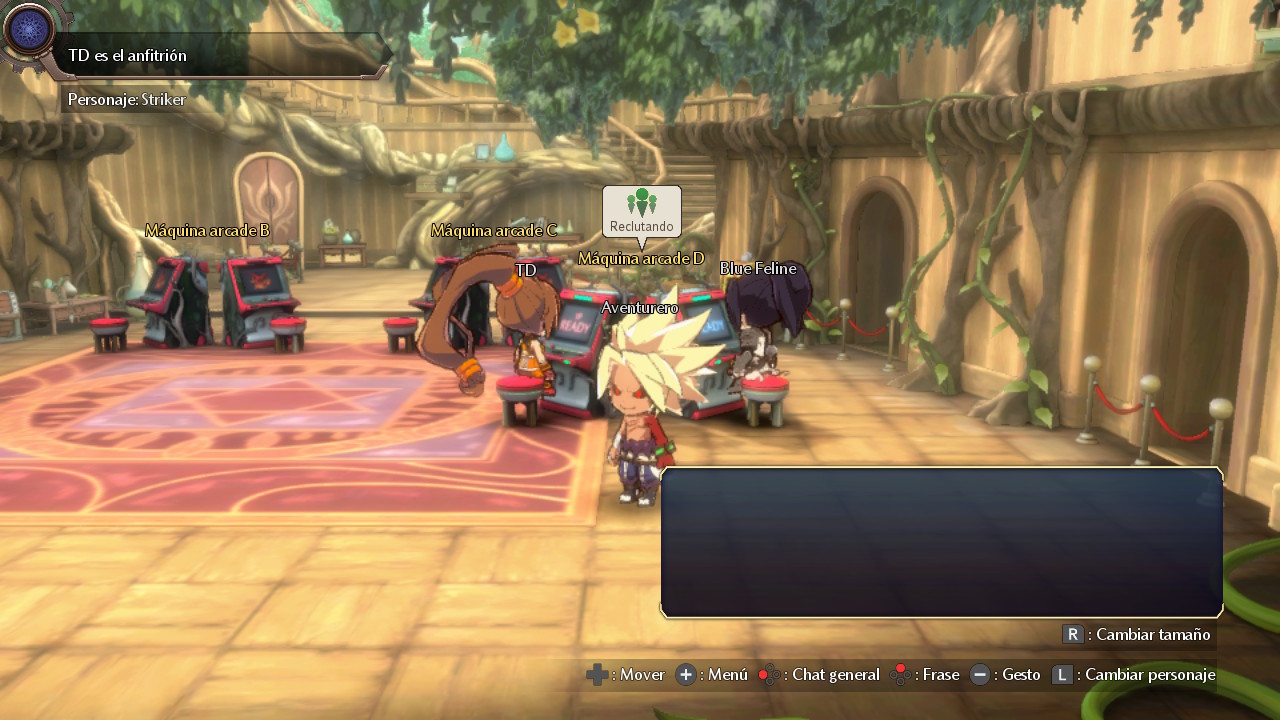Click the empty chat window panel
This screenshot has width=1280, height=720.
tap(941, 542)
